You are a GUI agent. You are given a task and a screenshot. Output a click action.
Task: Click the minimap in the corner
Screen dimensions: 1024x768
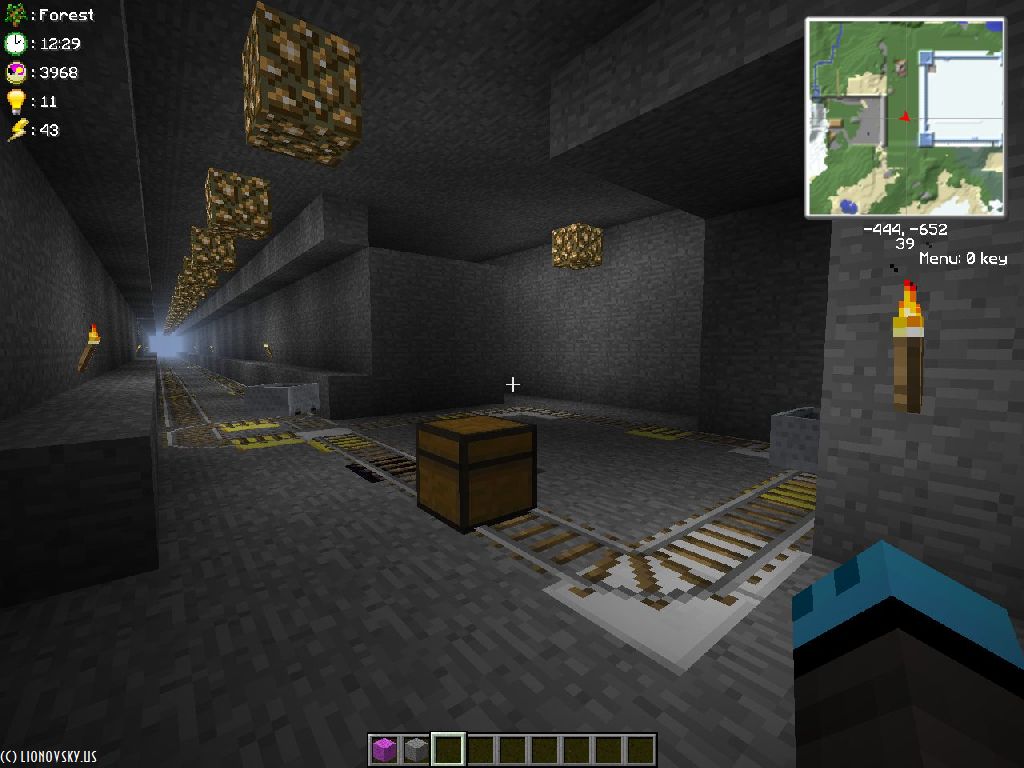pos(905,116)
